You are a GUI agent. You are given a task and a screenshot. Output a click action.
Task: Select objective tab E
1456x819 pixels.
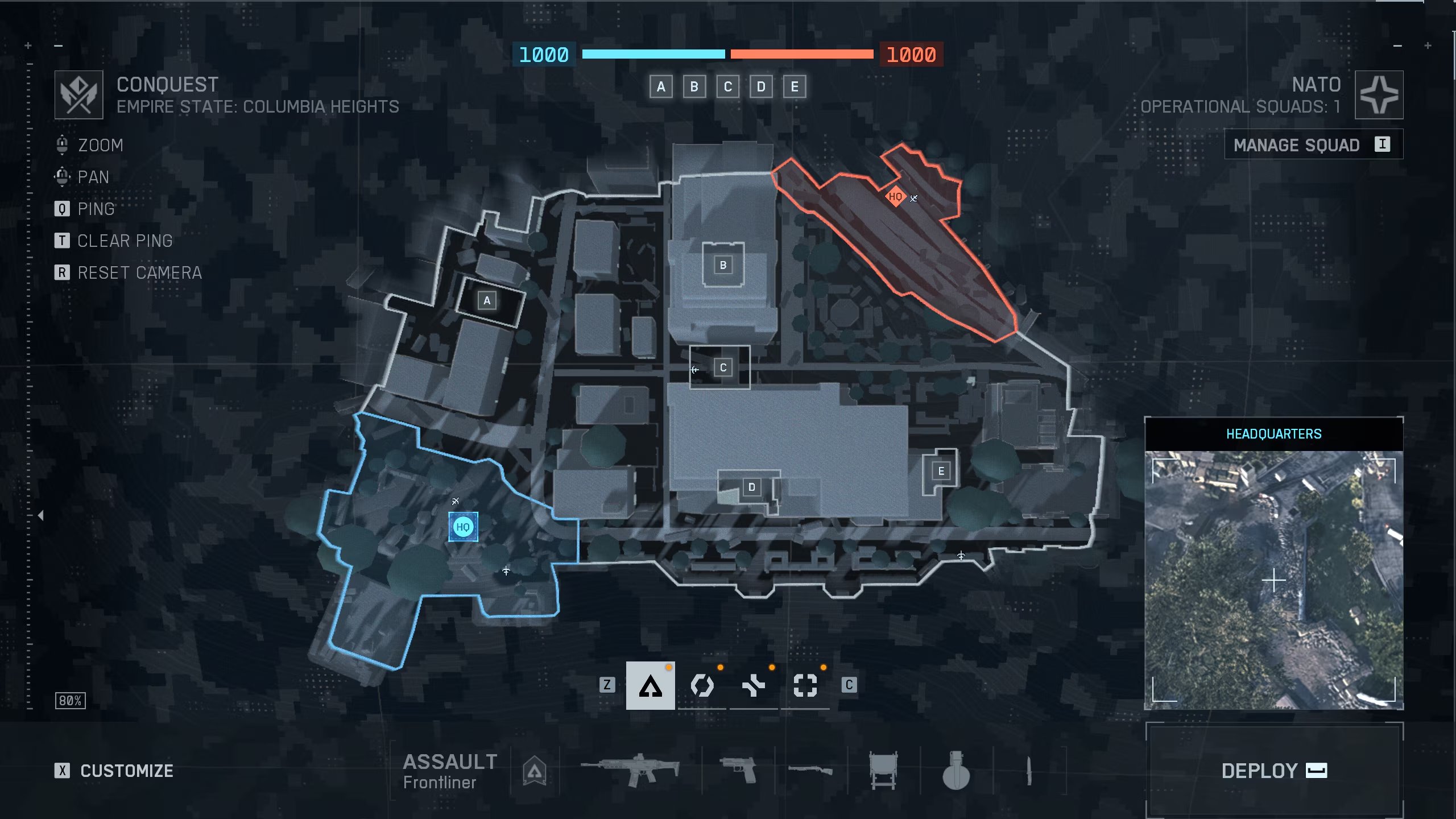click(x=795, y=87)
